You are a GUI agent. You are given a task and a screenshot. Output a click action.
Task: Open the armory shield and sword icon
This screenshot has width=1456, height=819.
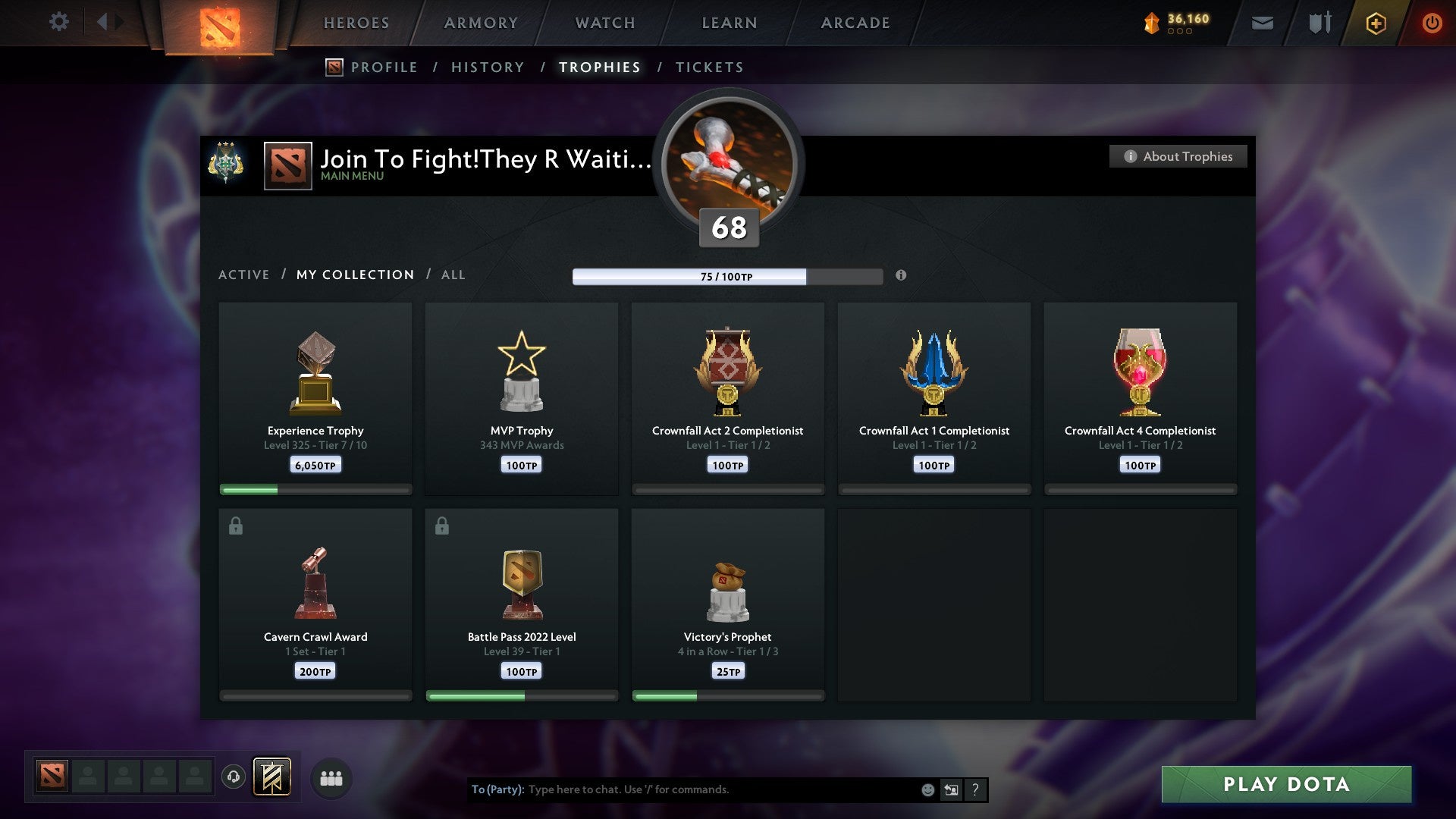[x=1318, y=23]
